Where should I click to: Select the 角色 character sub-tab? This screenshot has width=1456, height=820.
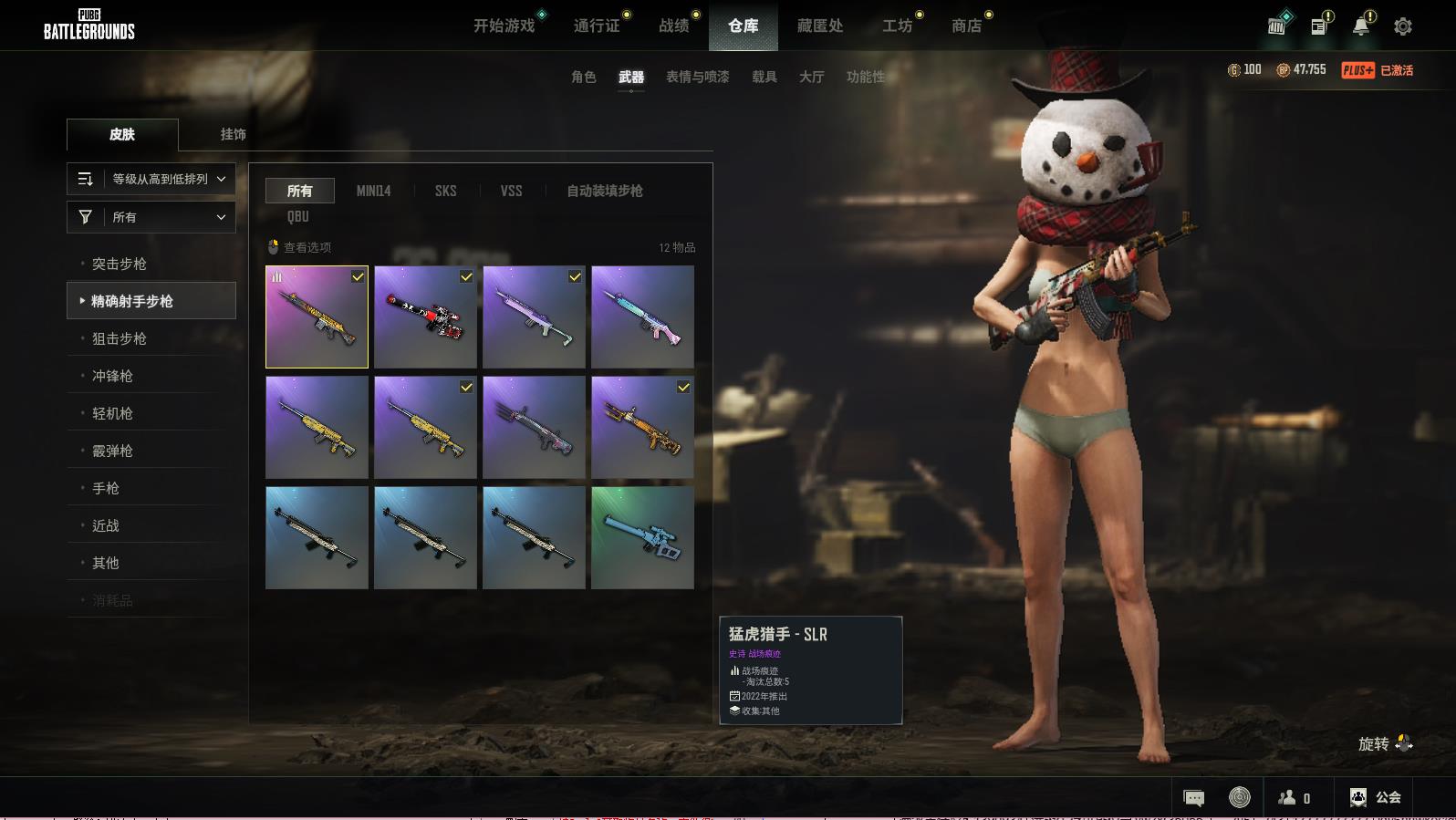coord(583,77)
